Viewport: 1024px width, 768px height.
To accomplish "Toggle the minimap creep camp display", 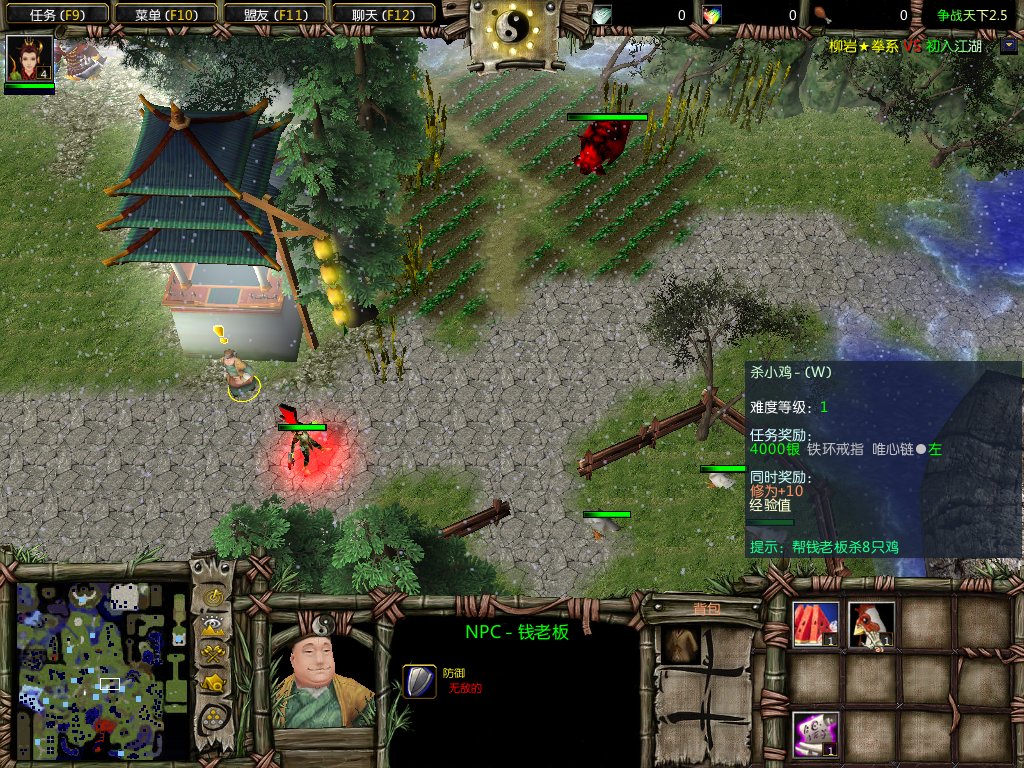I will pyautogui.click(x=213, y=684).
